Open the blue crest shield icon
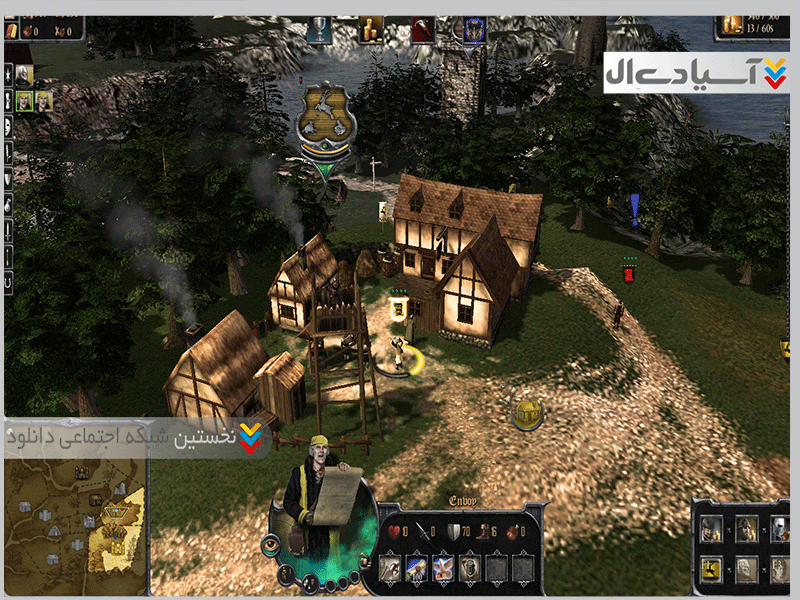Image resolution: width=800 pixels, height=600 pixels. coord(473,28)
